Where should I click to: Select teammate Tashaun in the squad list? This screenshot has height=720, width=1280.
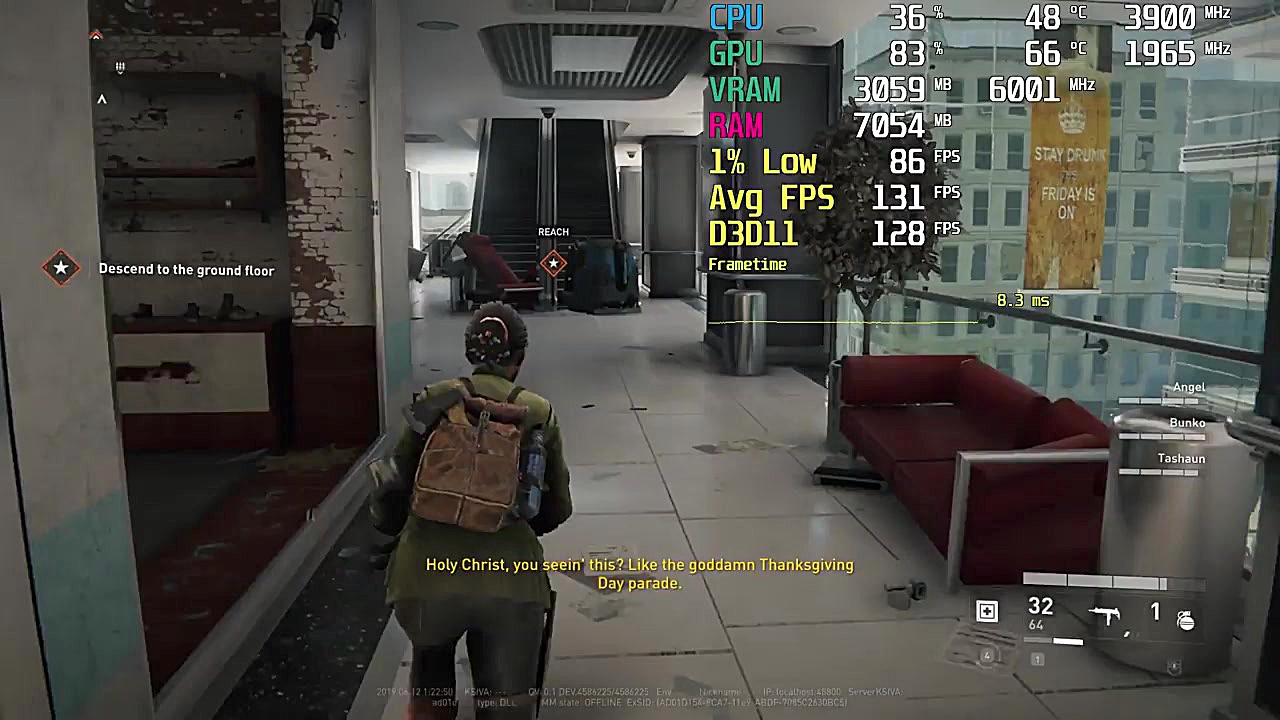(x=1180, y=459)
